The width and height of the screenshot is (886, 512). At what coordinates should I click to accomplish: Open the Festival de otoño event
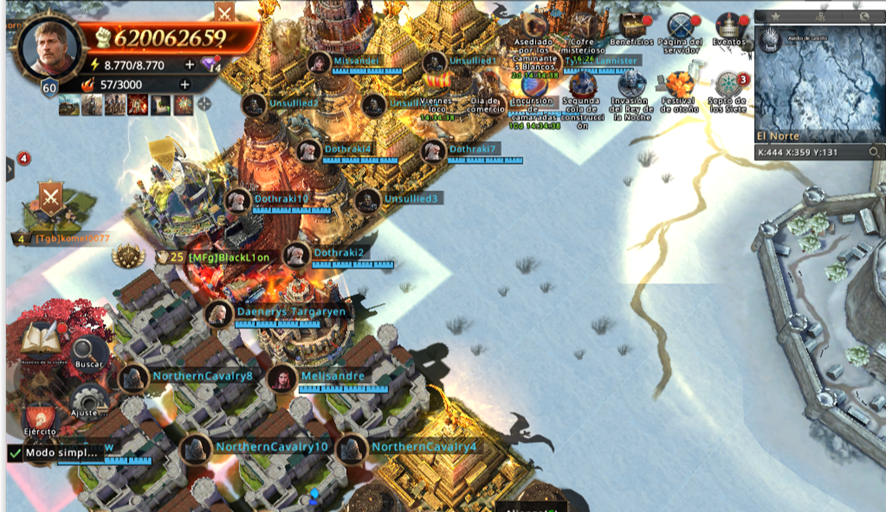(681, 85)
